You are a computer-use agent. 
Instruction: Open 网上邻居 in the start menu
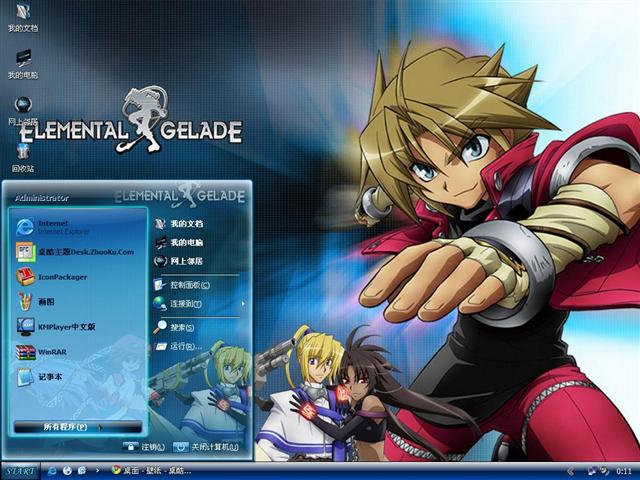pyautogui.click(x=186, y=261)
